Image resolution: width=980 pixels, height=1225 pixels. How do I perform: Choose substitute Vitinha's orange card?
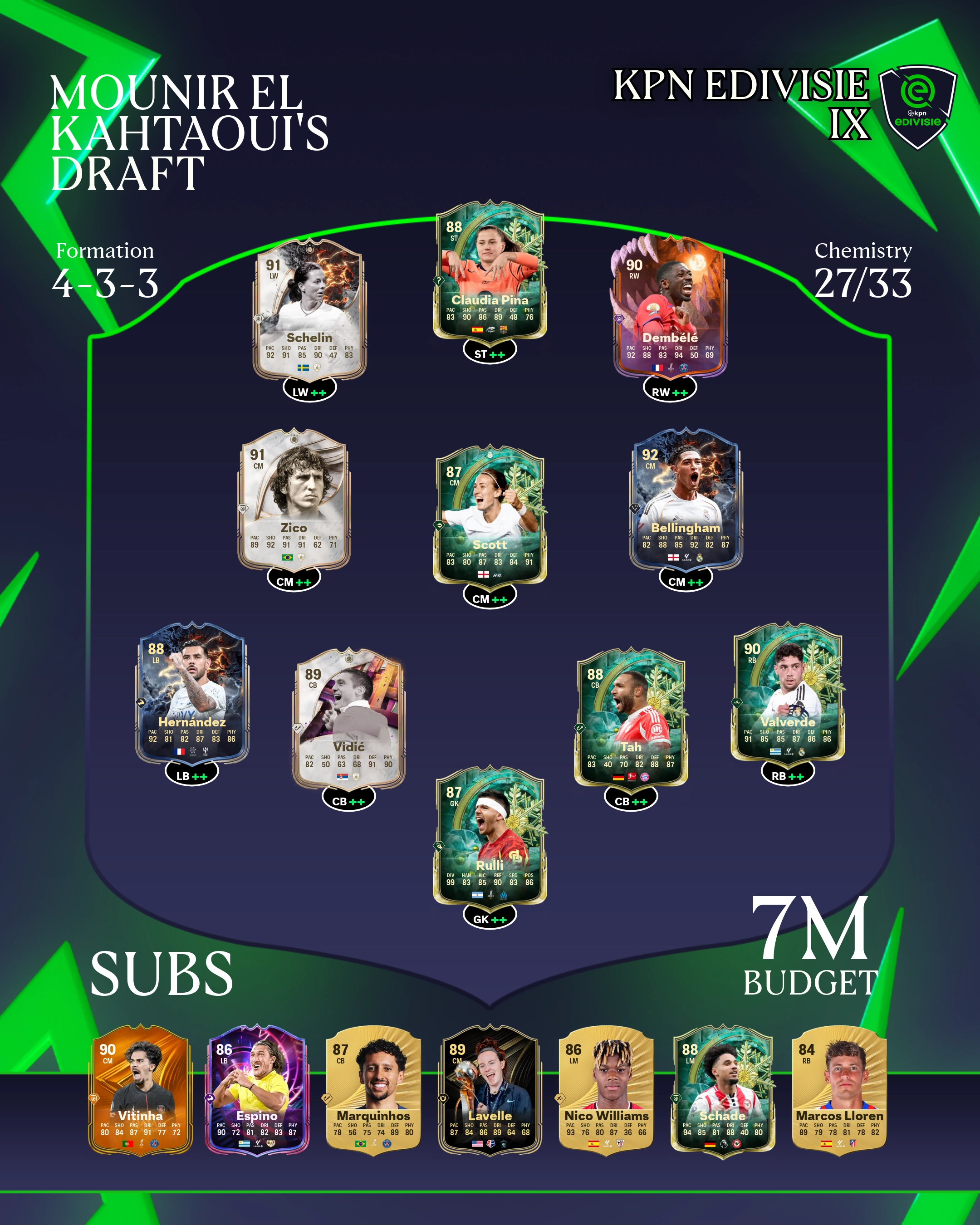click(x=140, y=1091)
